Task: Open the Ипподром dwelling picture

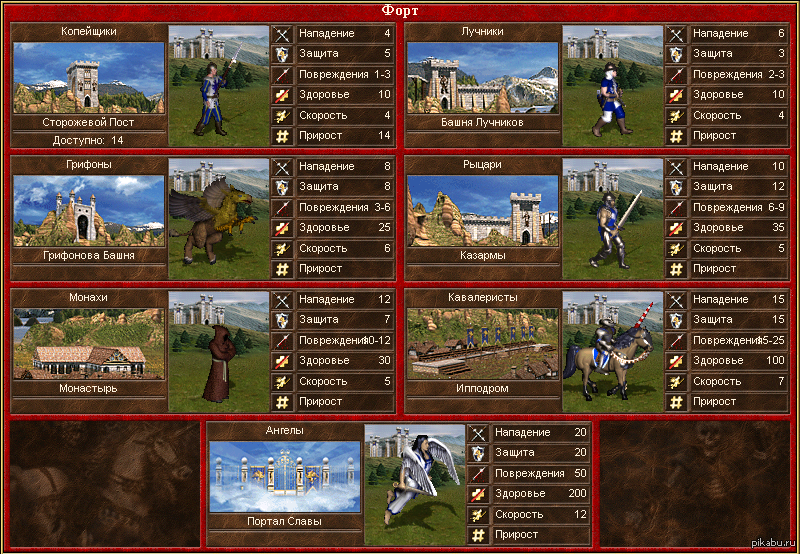Action: point(482,343)
